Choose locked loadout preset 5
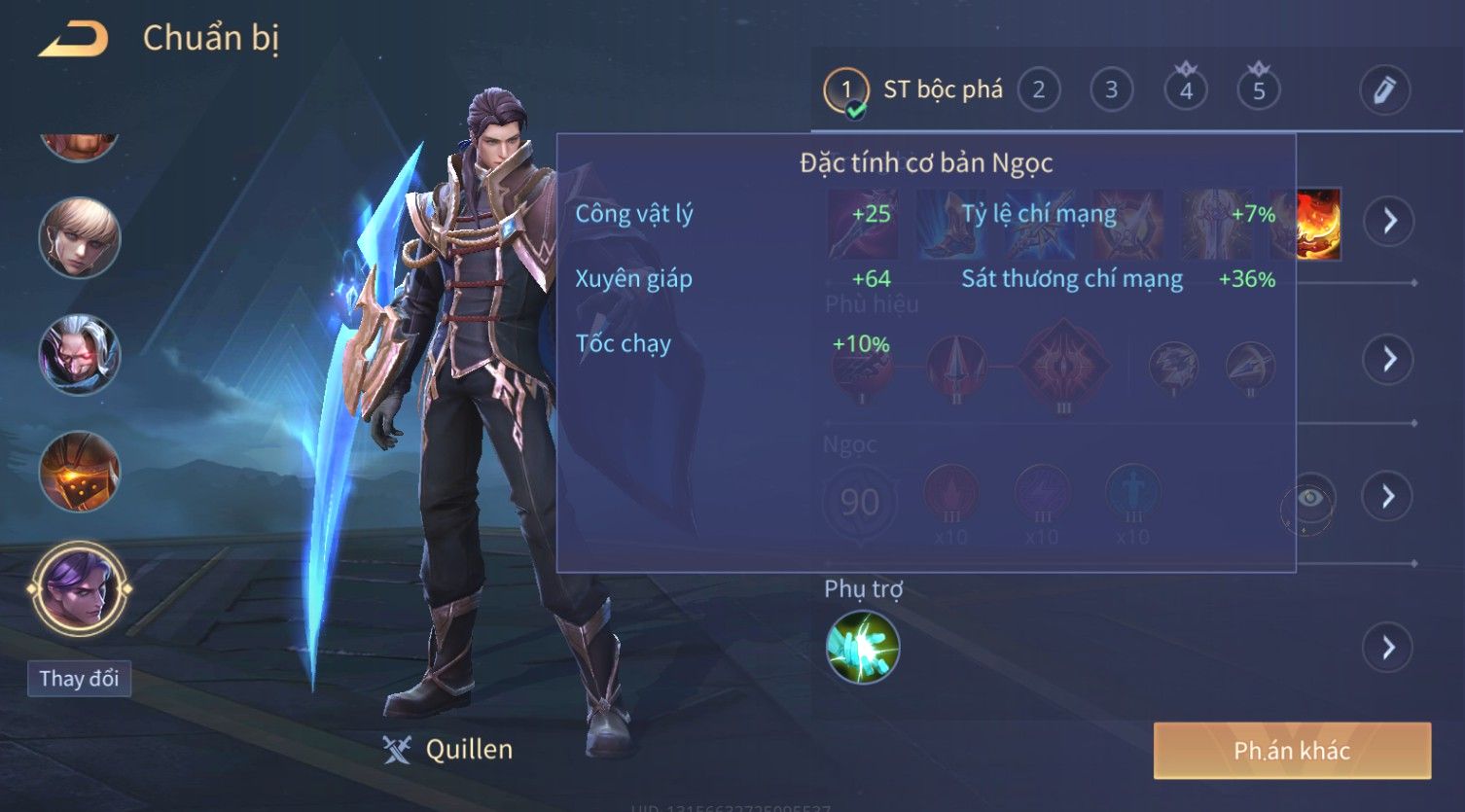 (1258, 90)
